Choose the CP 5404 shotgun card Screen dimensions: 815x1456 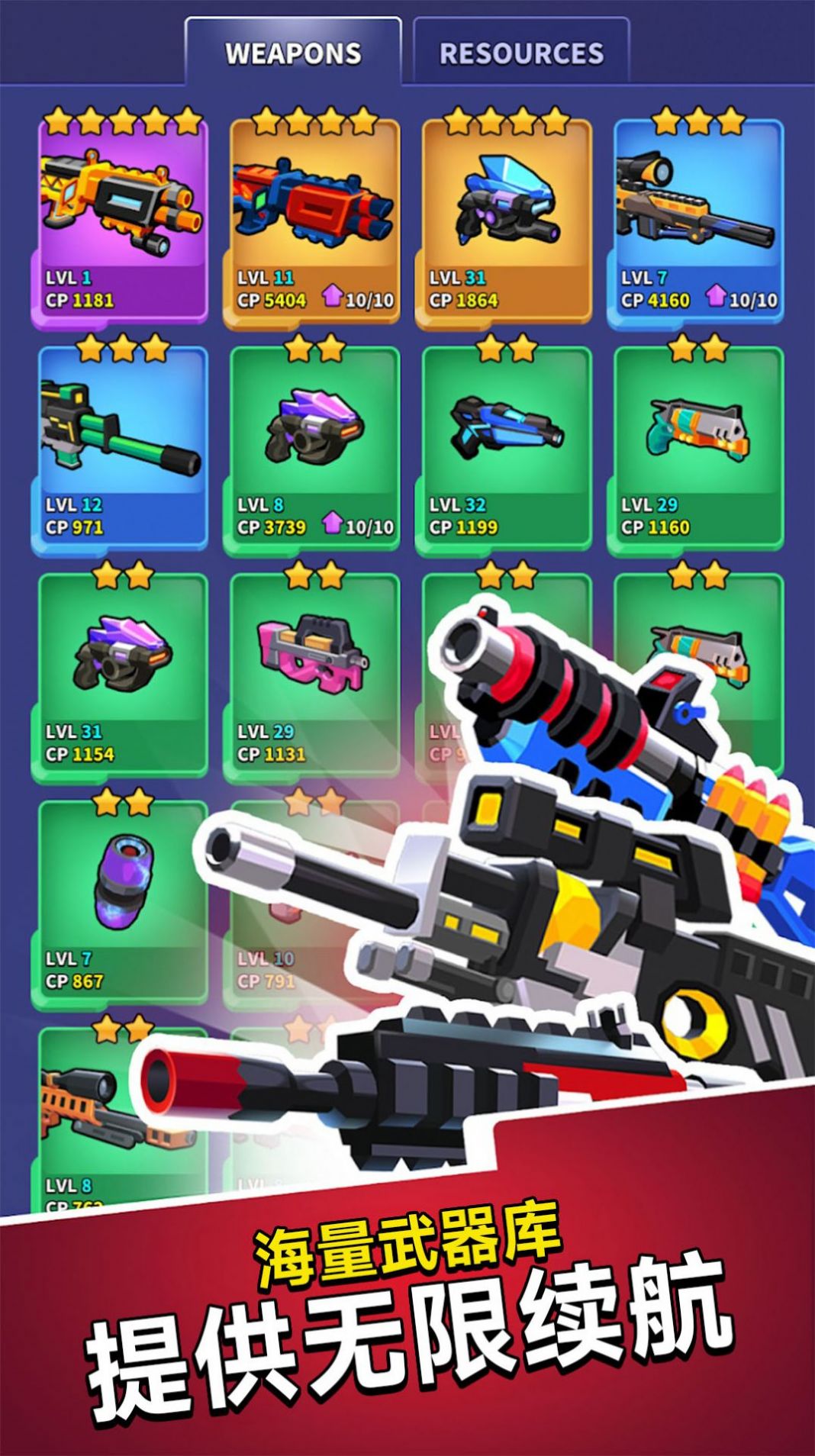[x=313, y=217]
